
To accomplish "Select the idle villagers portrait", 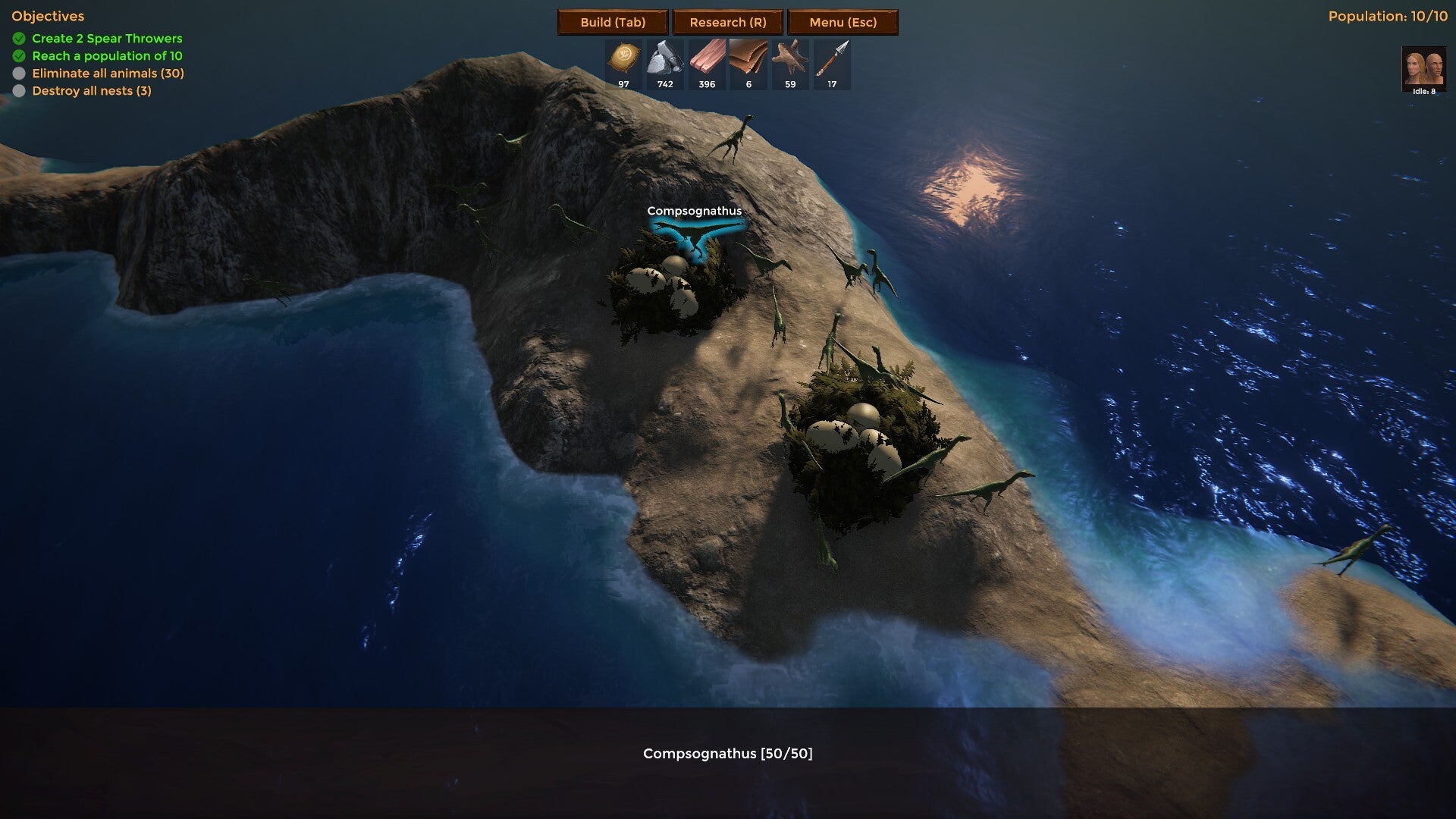I will point(1423,68).
